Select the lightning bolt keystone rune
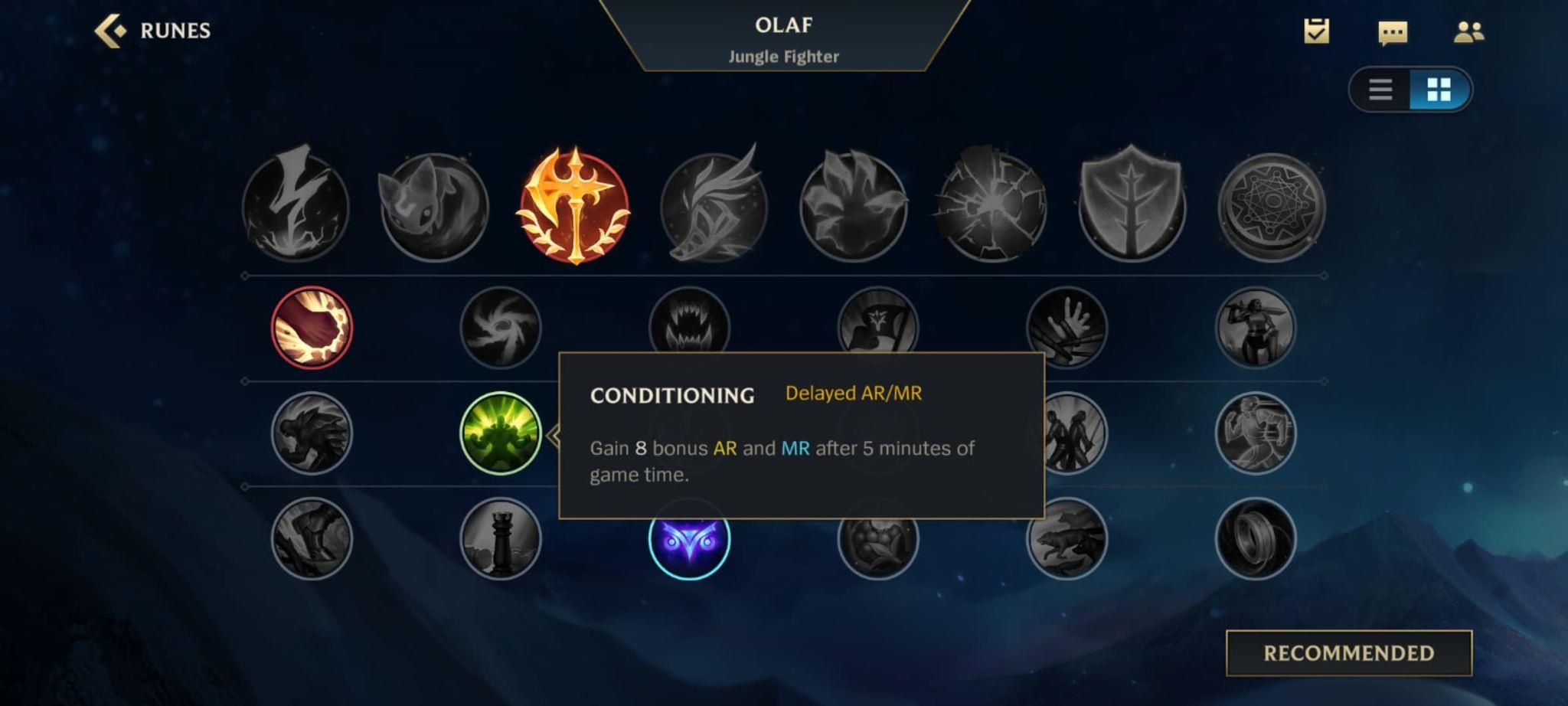Image resolution: width=1568 pixels, height=706 pixels. pos(296,205)
